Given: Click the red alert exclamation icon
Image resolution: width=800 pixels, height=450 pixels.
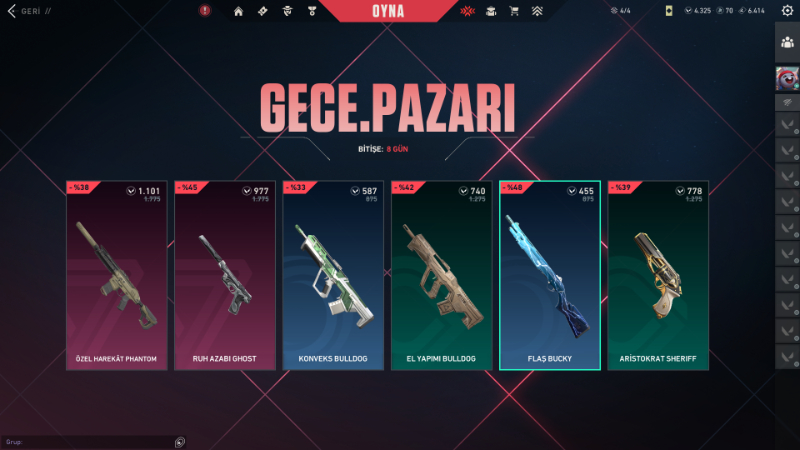Looking at the screenshot, I should pyautogui.click(x=205, y=11).
